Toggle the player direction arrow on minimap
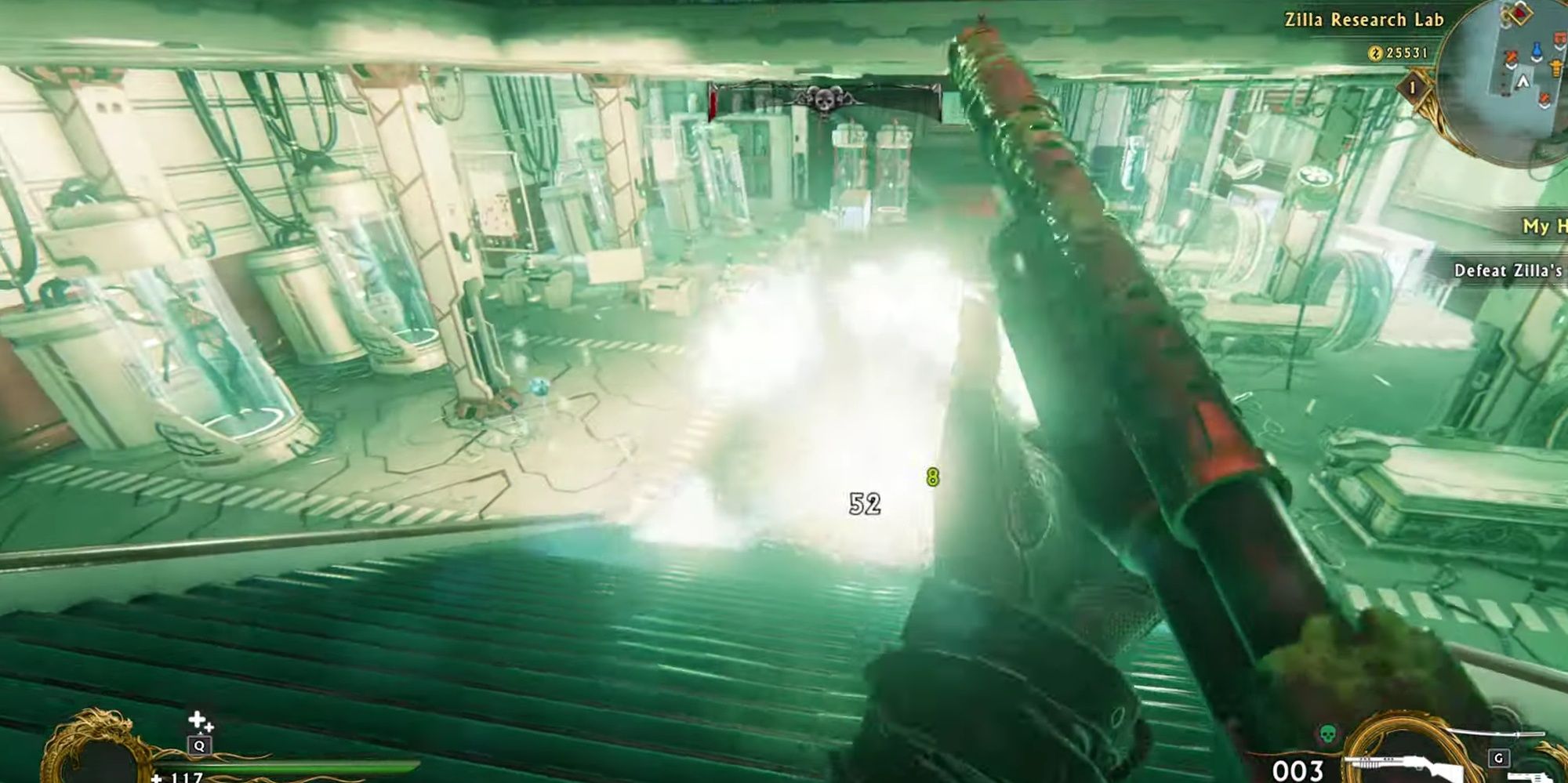 [x=1523, y=82]
